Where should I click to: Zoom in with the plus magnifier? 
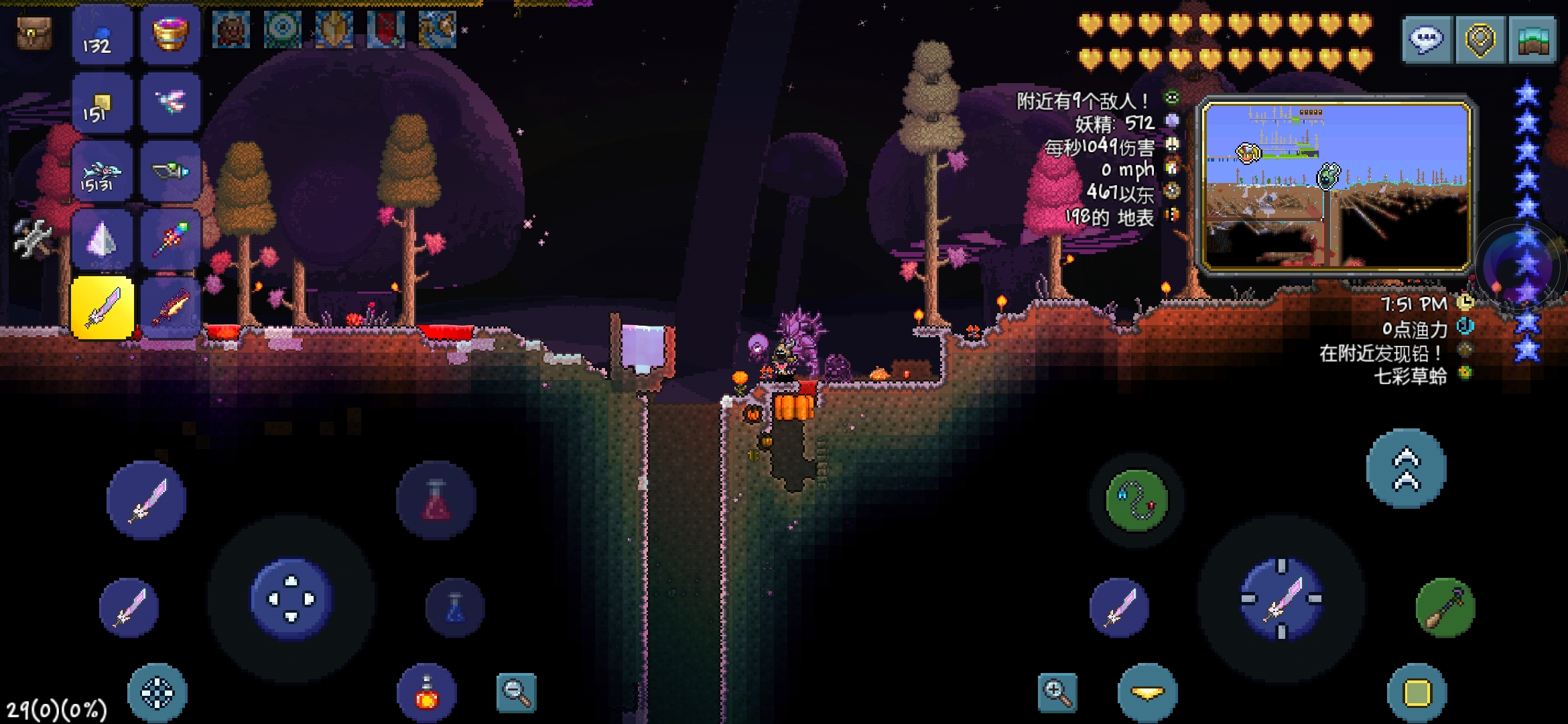(1057, 692)
